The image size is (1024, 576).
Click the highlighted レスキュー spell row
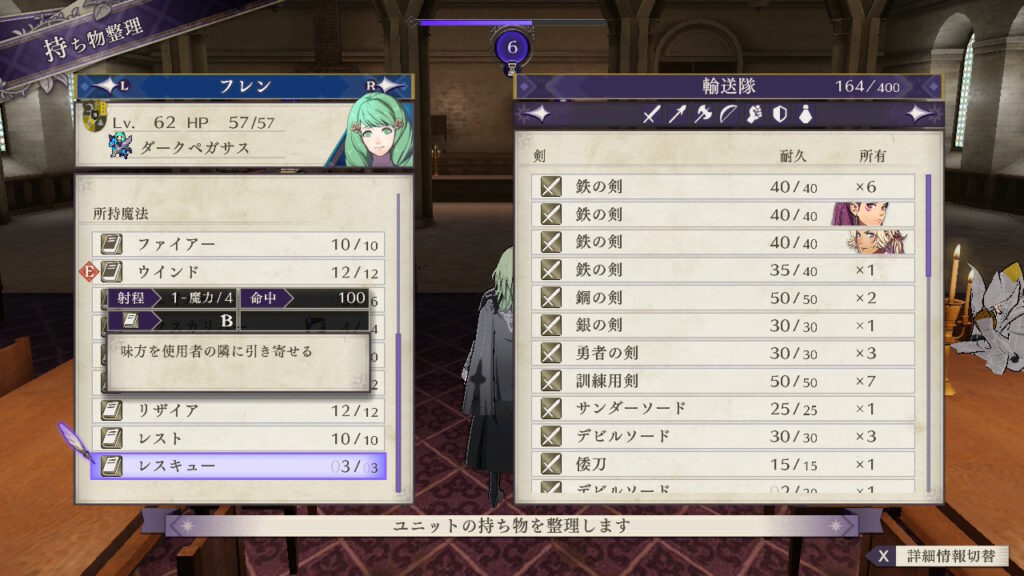[x=240, y=466]
